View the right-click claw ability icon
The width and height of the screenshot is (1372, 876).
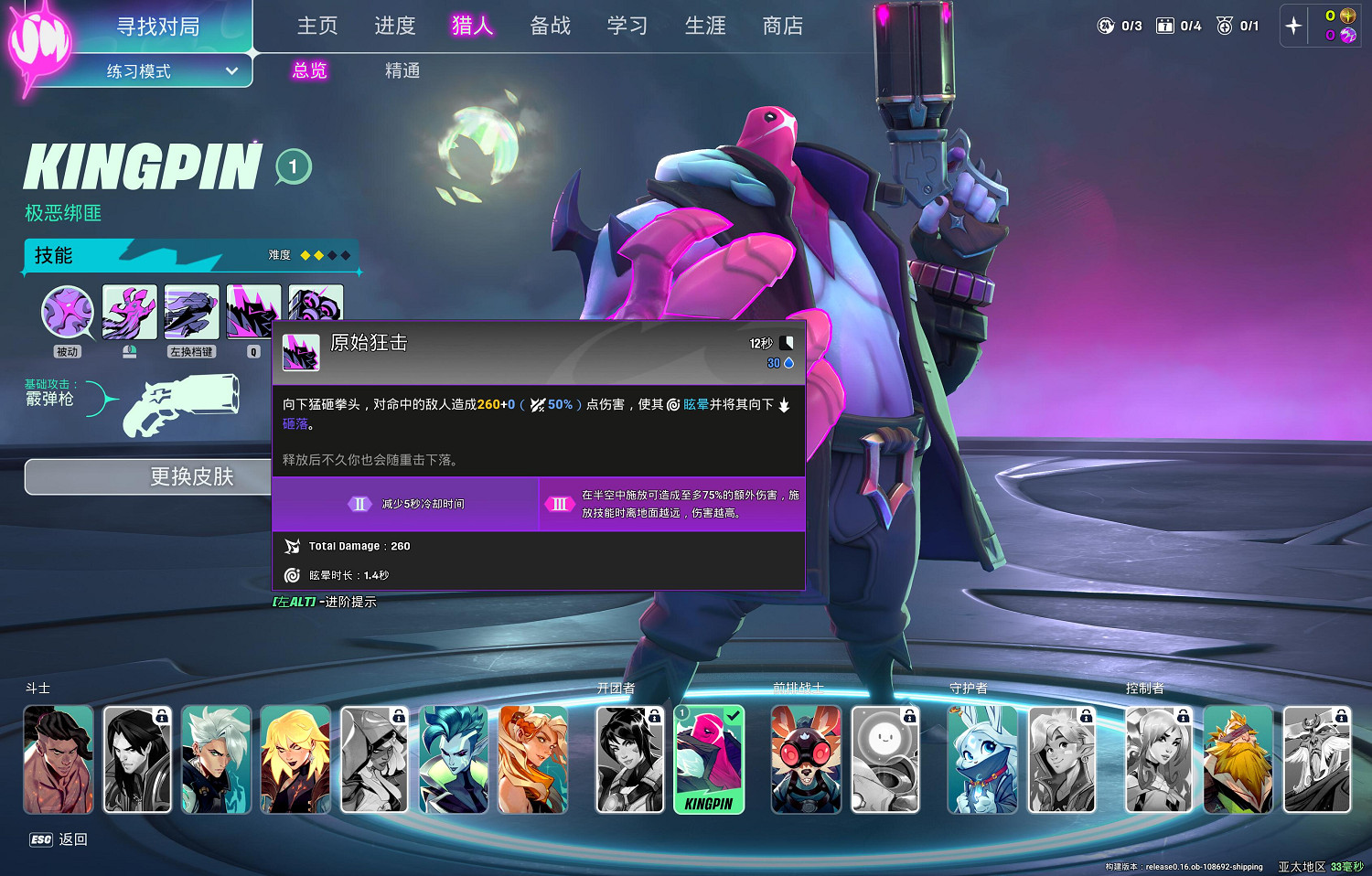point(129,311)
